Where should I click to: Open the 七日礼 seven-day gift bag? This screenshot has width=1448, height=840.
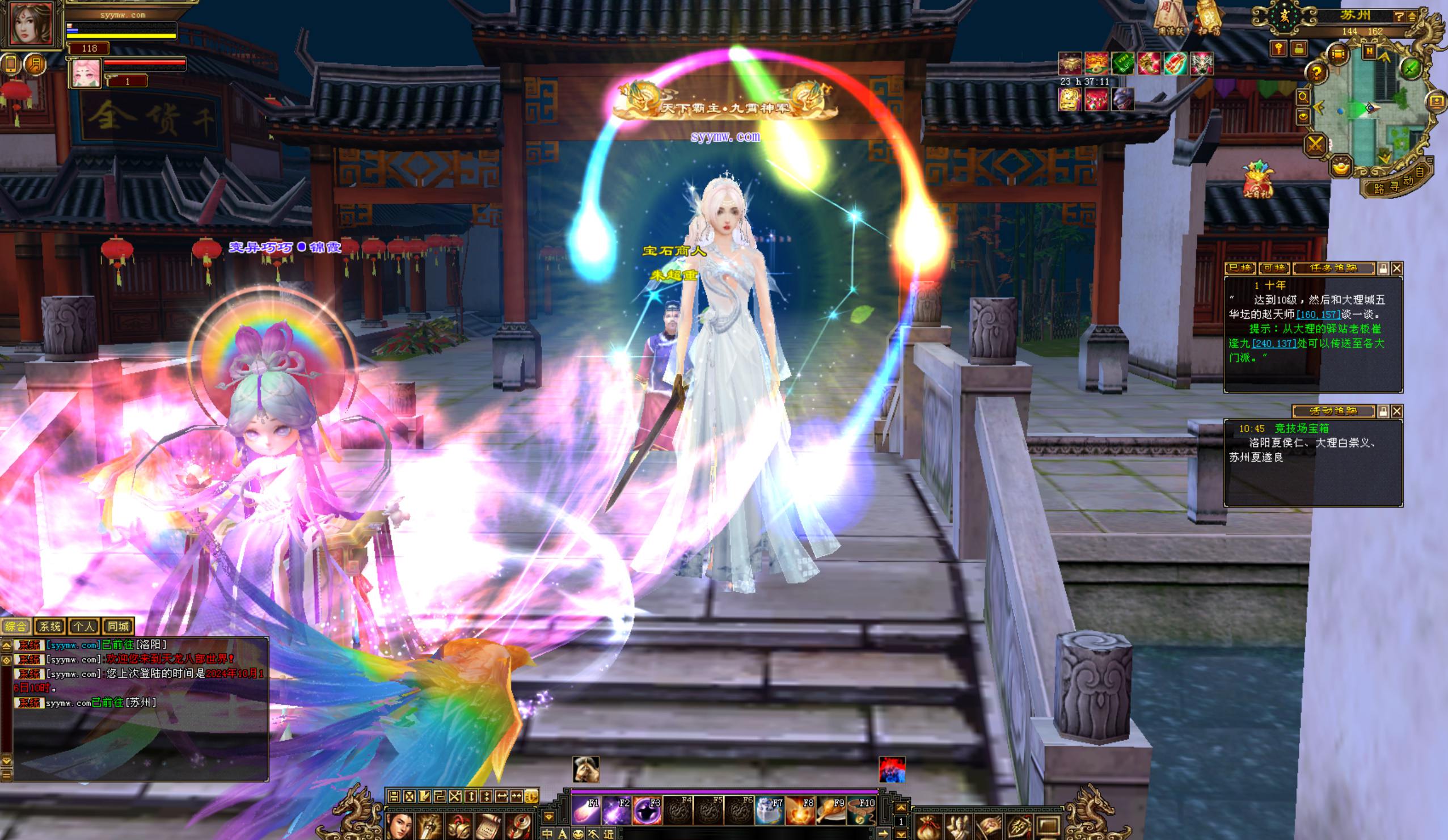[x=1258, y=179]
